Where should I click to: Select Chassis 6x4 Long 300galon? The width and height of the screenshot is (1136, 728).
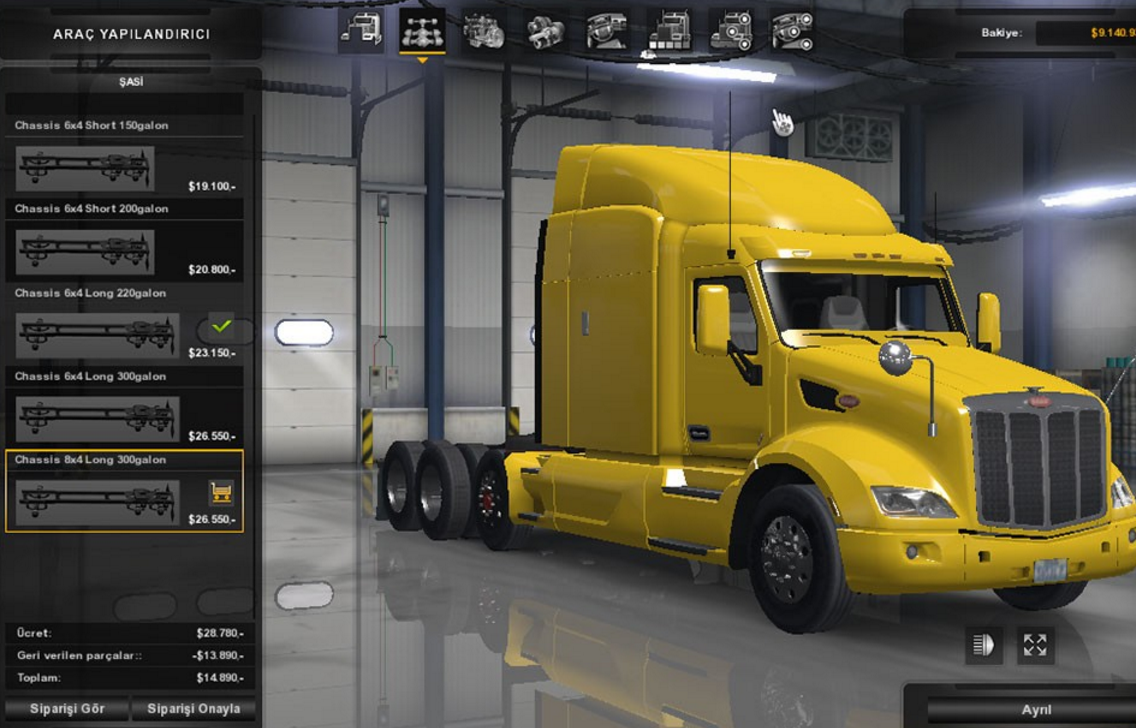tap(97, 419)
